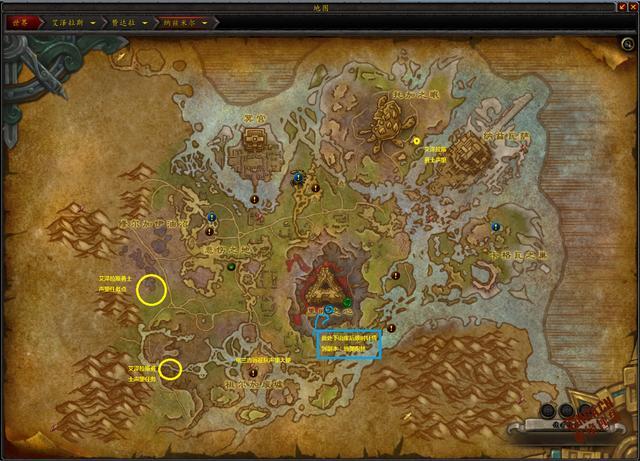
Task: Close the 地图 map window
Action: click(x=632, y=7)
